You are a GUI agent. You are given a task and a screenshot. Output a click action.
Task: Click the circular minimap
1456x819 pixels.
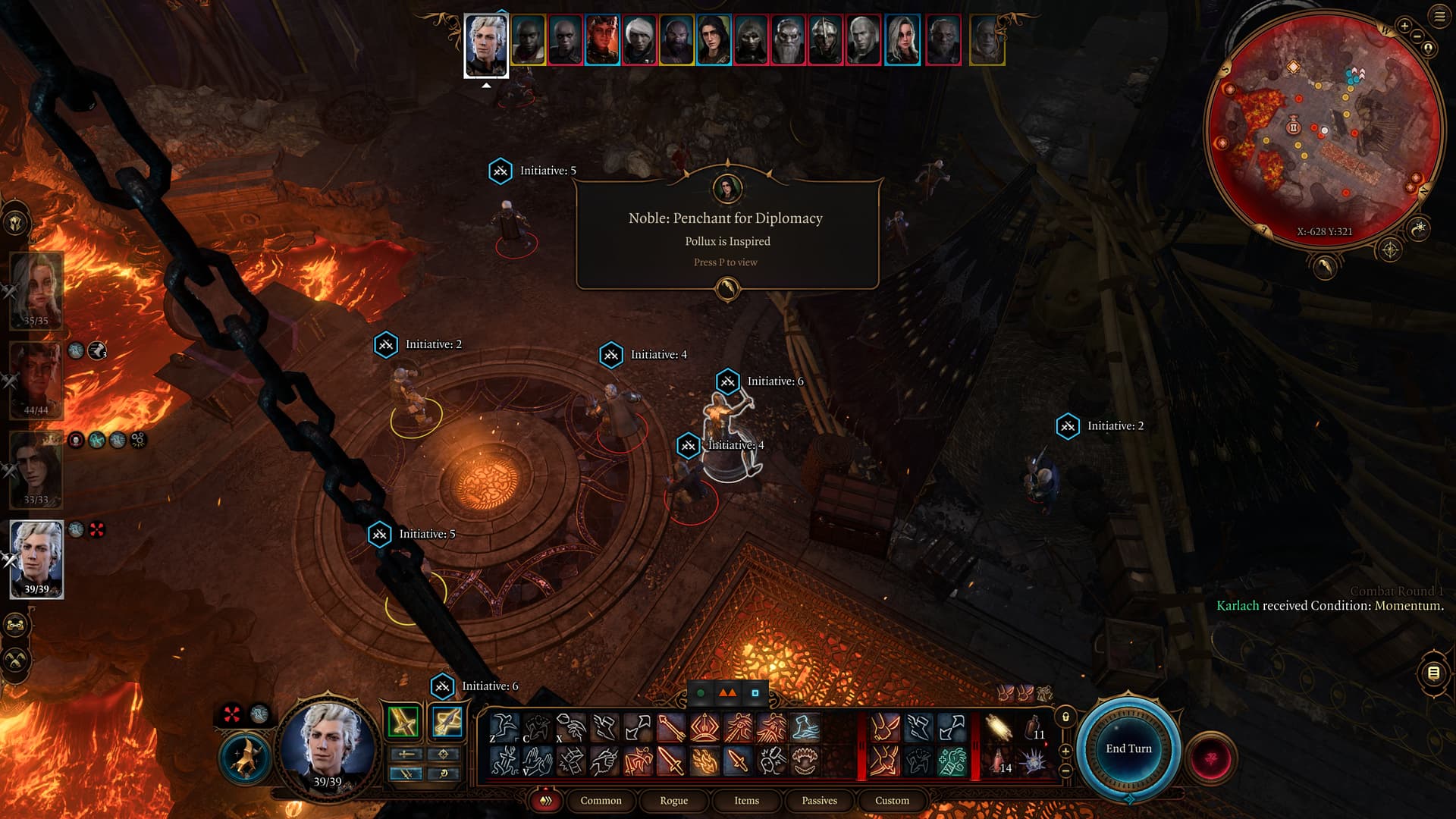pos(1323,129)
